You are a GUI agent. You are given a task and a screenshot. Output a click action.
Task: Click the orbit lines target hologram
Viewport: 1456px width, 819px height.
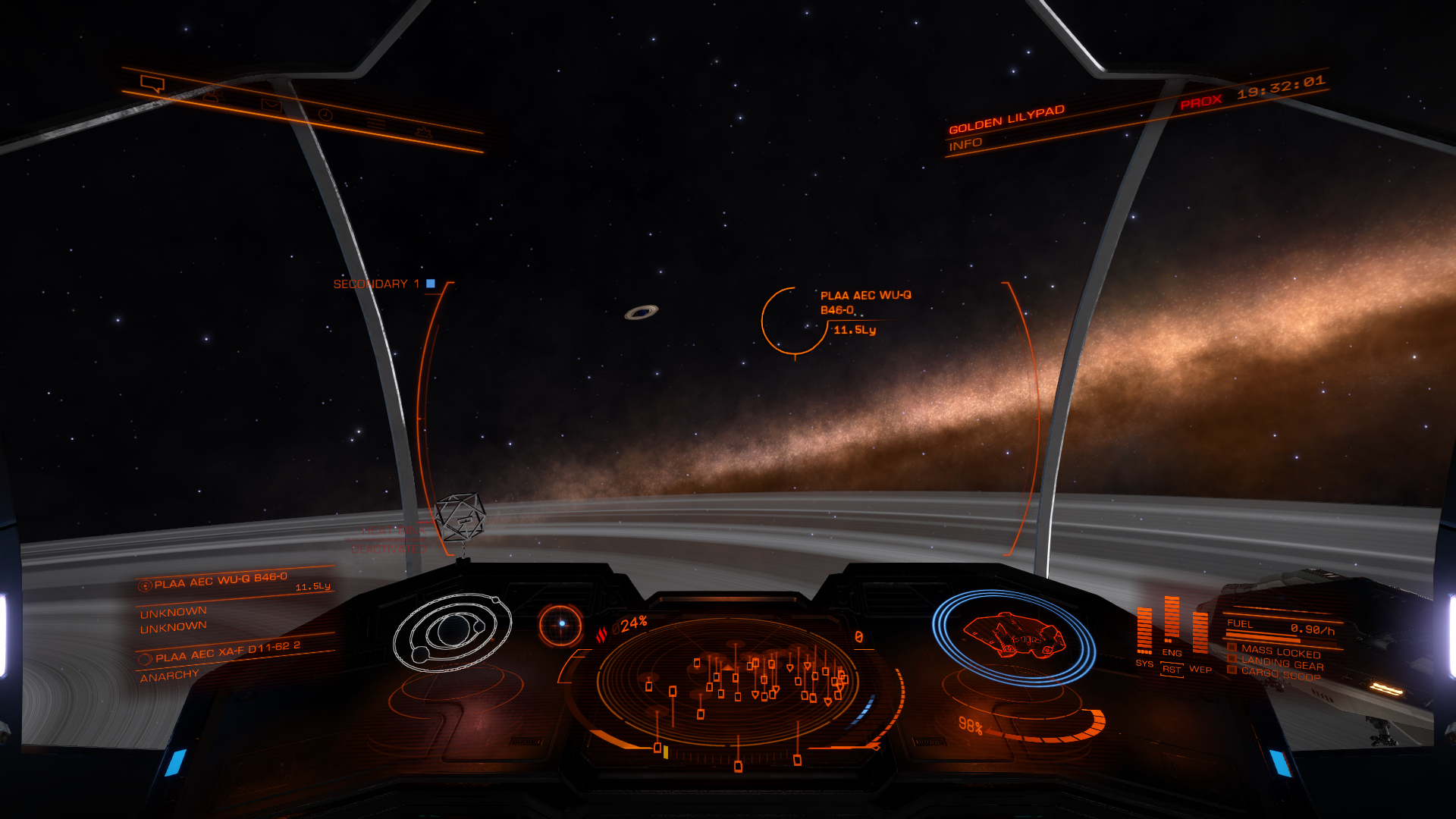(x=452, y=632)
